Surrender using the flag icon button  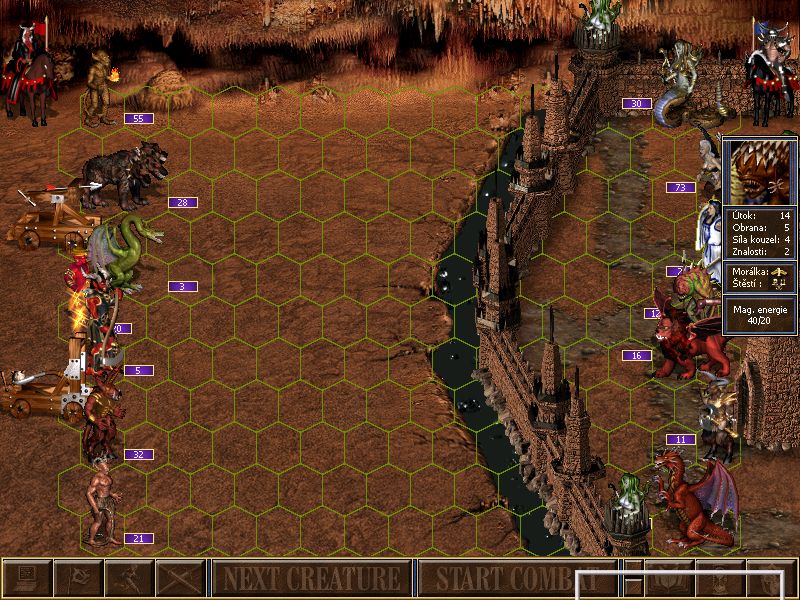click(x=78, y=578)
